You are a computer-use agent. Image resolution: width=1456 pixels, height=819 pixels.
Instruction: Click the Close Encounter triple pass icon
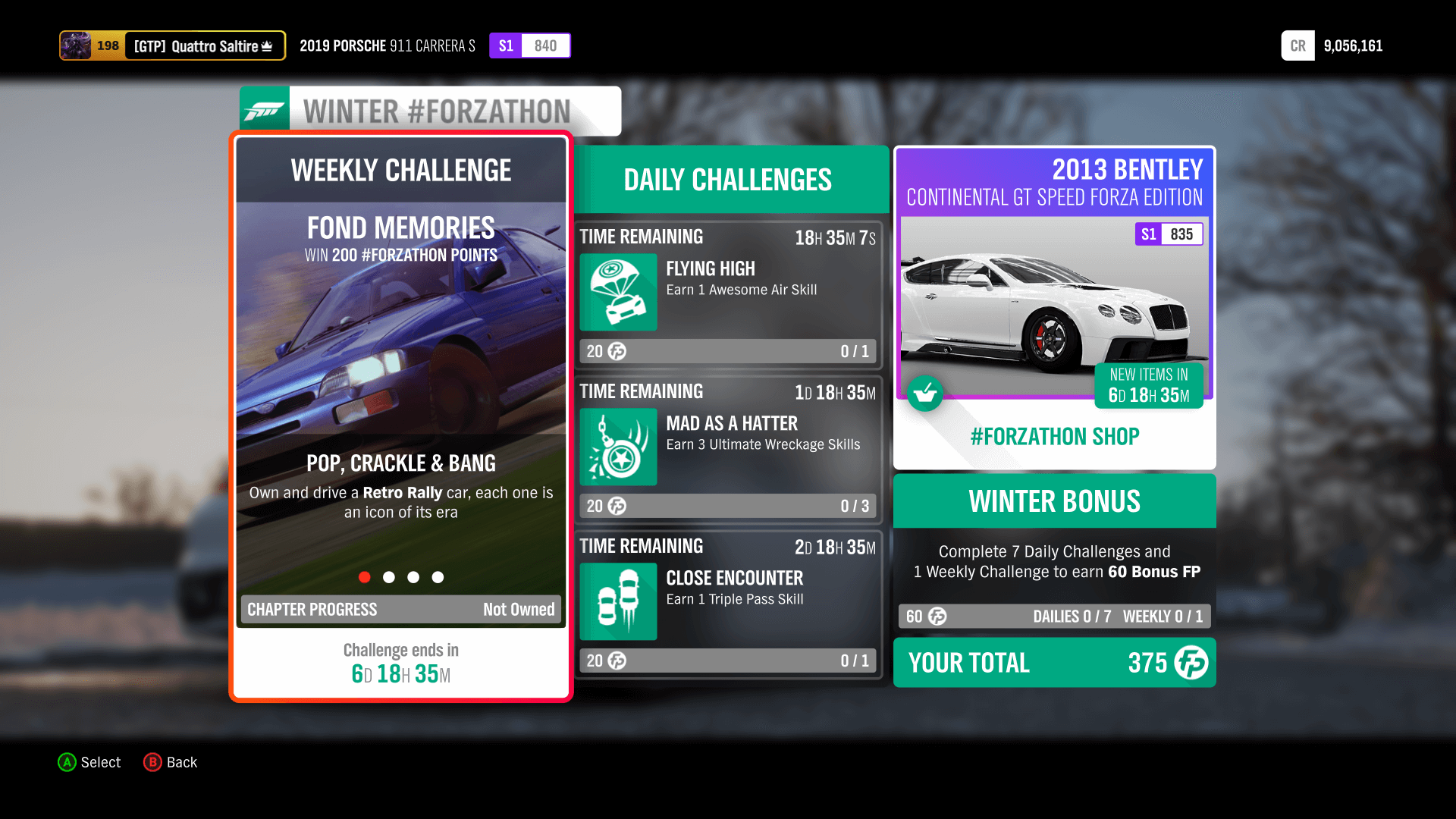coord(617,601)
